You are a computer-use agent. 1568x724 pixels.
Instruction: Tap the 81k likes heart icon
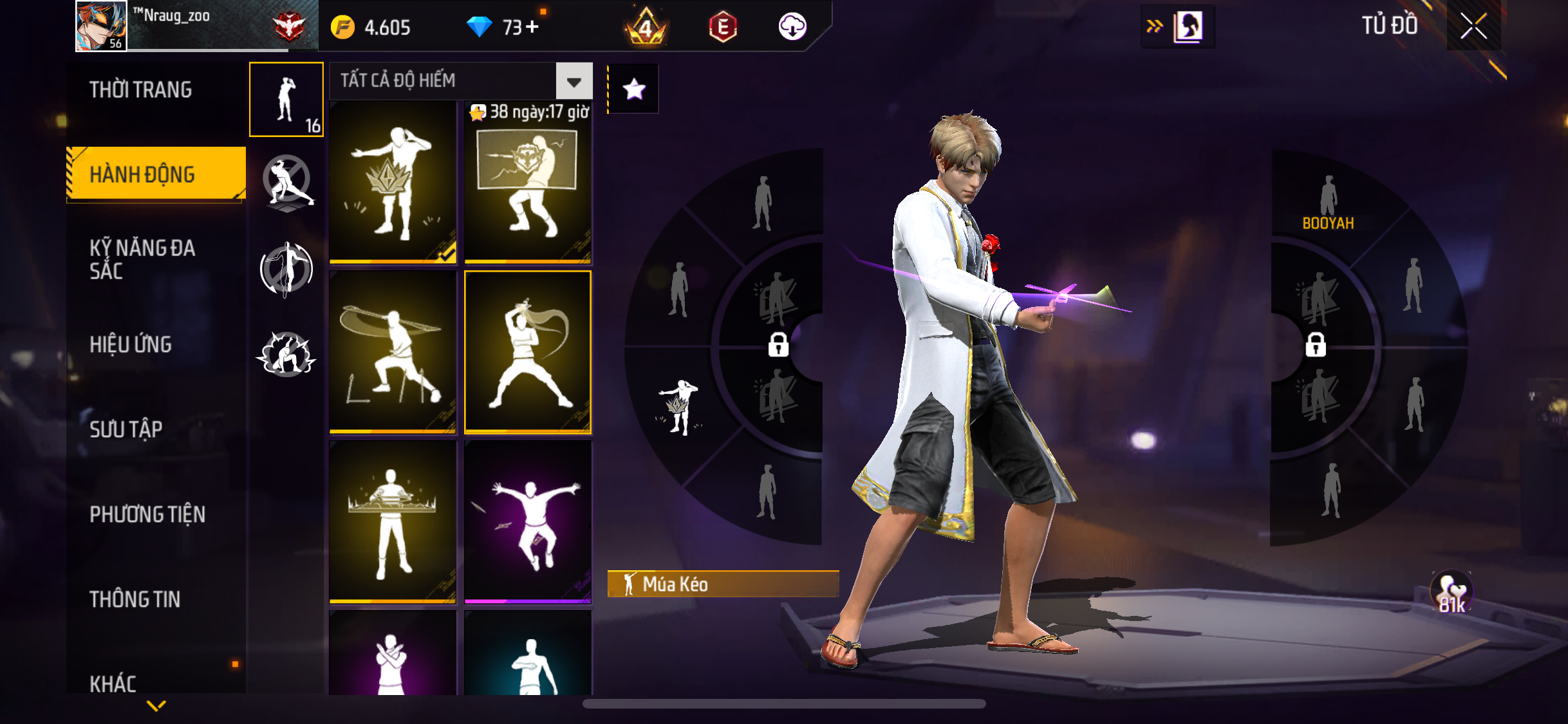tap(1451, 592)
